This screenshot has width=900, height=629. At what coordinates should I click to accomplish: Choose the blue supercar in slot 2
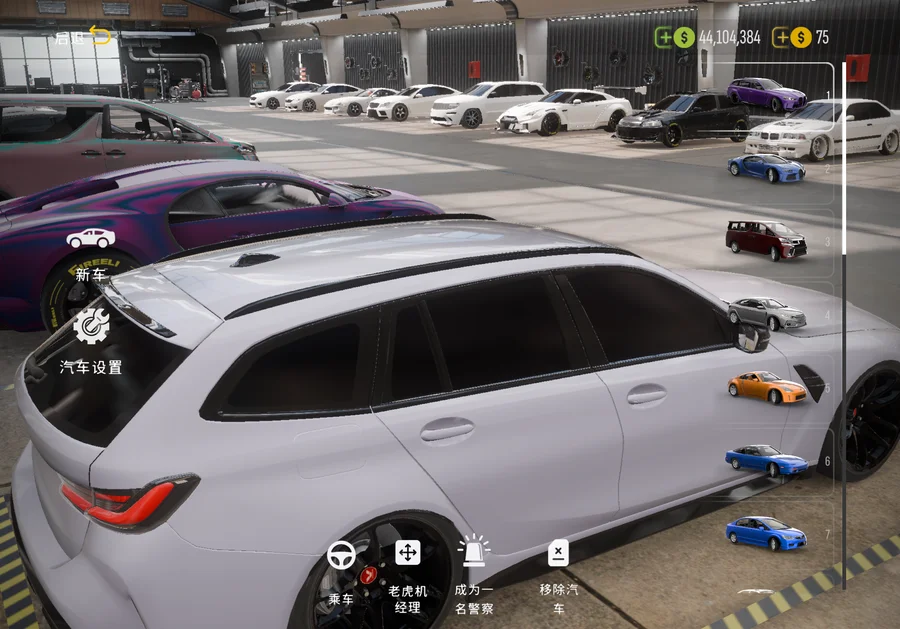click(766, 167)
